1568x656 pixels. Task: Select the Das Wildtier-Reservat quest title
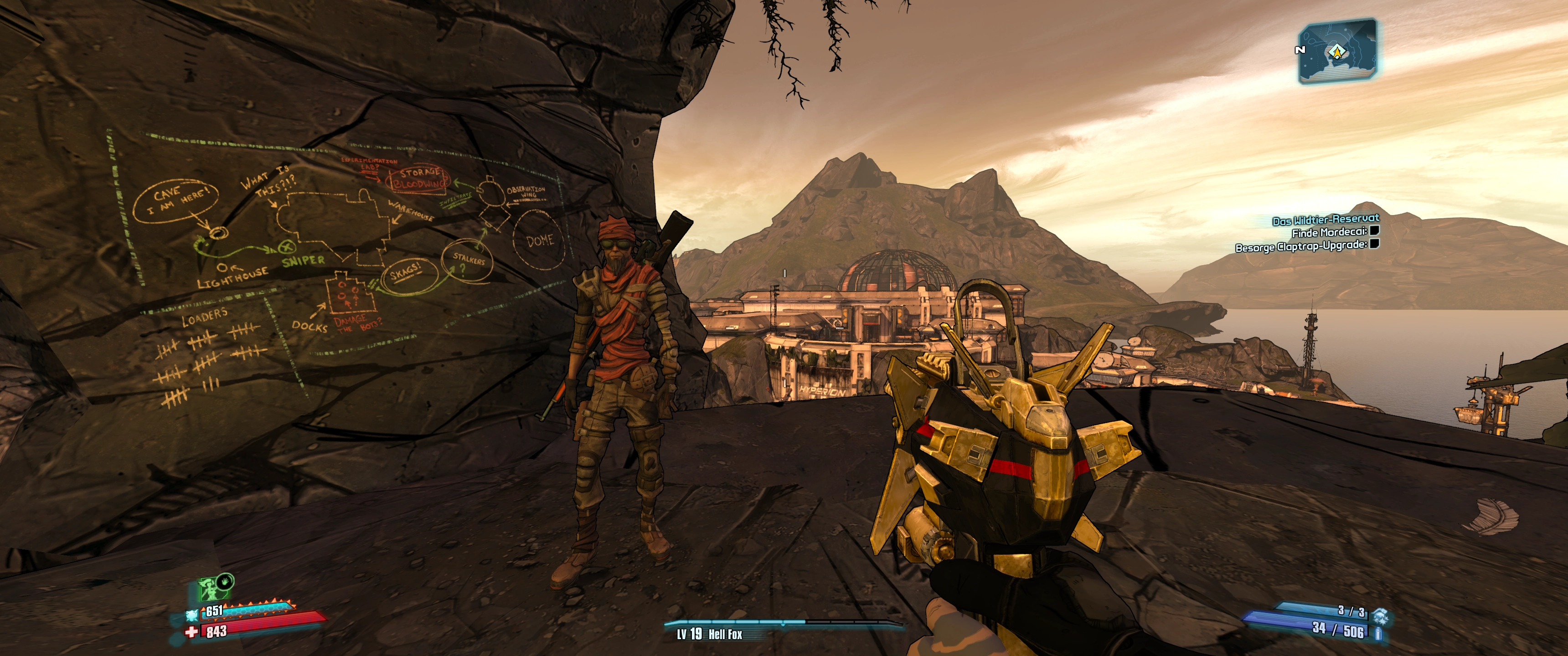(1325, 220)
